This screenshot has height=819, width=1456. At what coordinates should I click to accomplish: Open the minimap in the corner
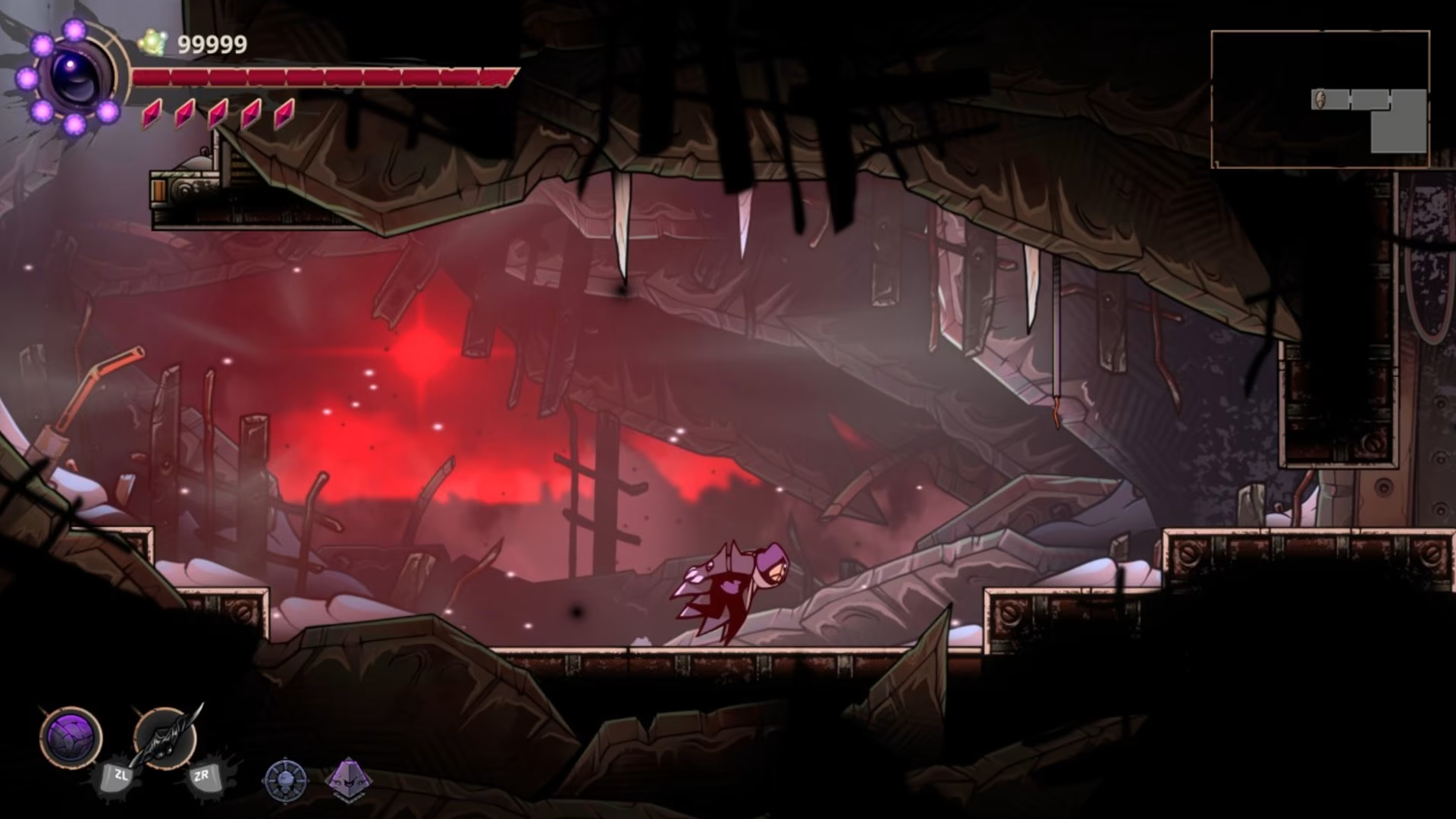(x=1320, y=99)
